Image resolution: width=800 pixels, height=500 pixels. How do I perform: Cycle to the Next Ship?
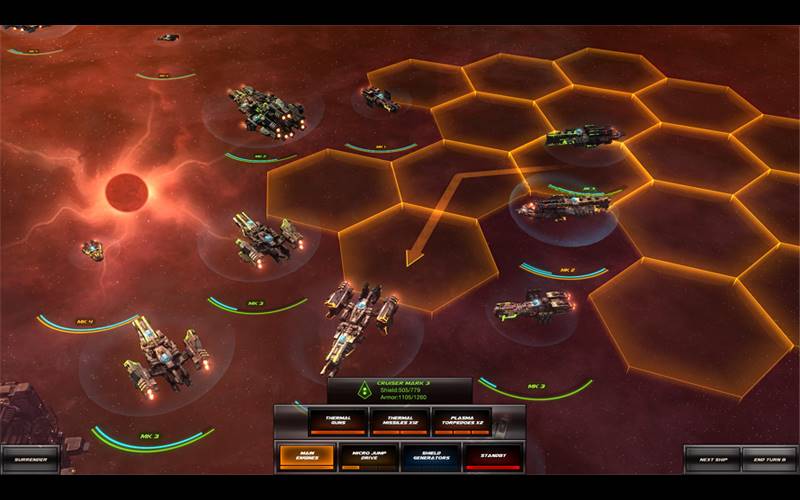pyautogui.click(x=712, y=458)
